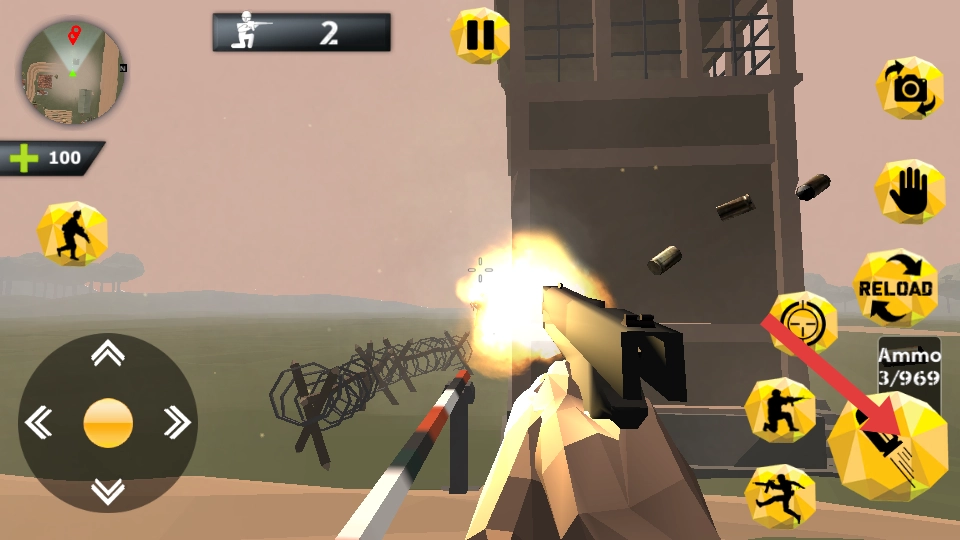
Task: Tap the walking soldier stance button
Action: [72, 234]
